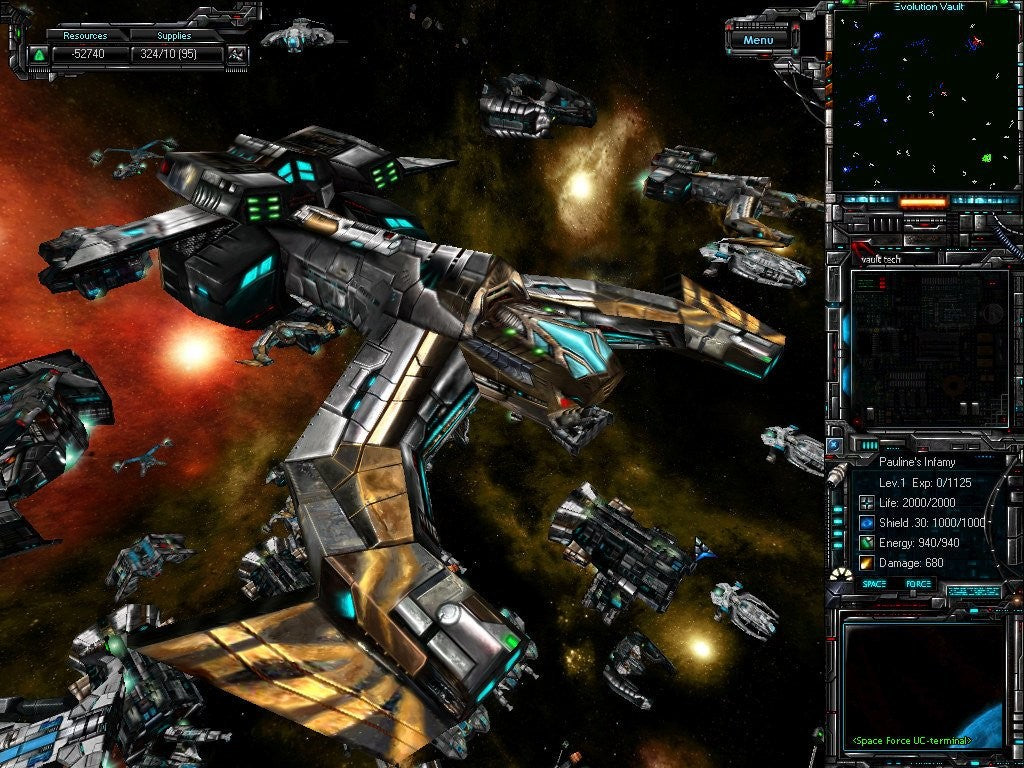Click the blue Shield stat icon
The width and height of the screenshot is (1024, 768).
(x=866, y=522)
